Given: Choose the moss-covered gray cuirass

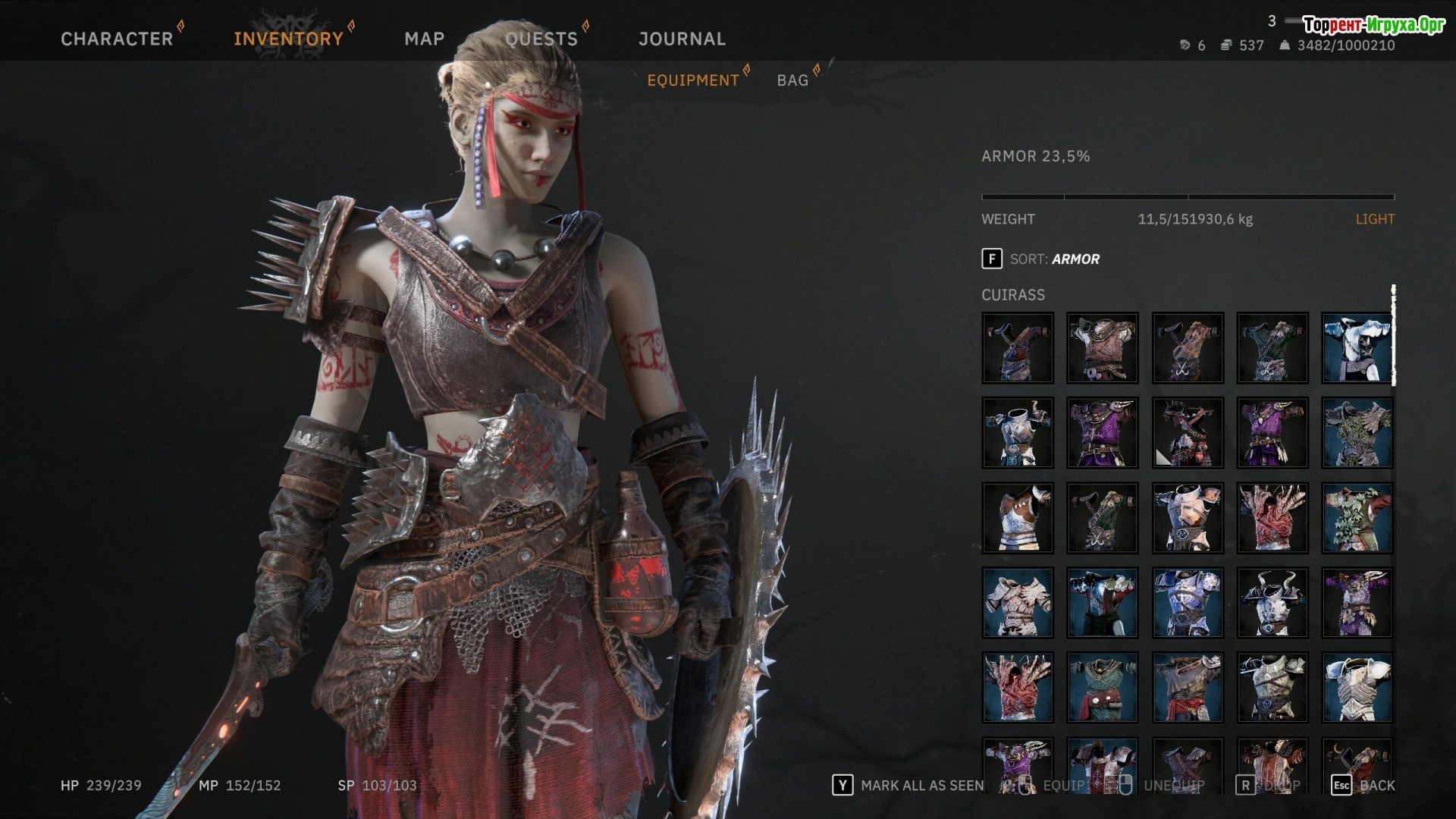Looking at the screenshot, I should point(1357,433).
